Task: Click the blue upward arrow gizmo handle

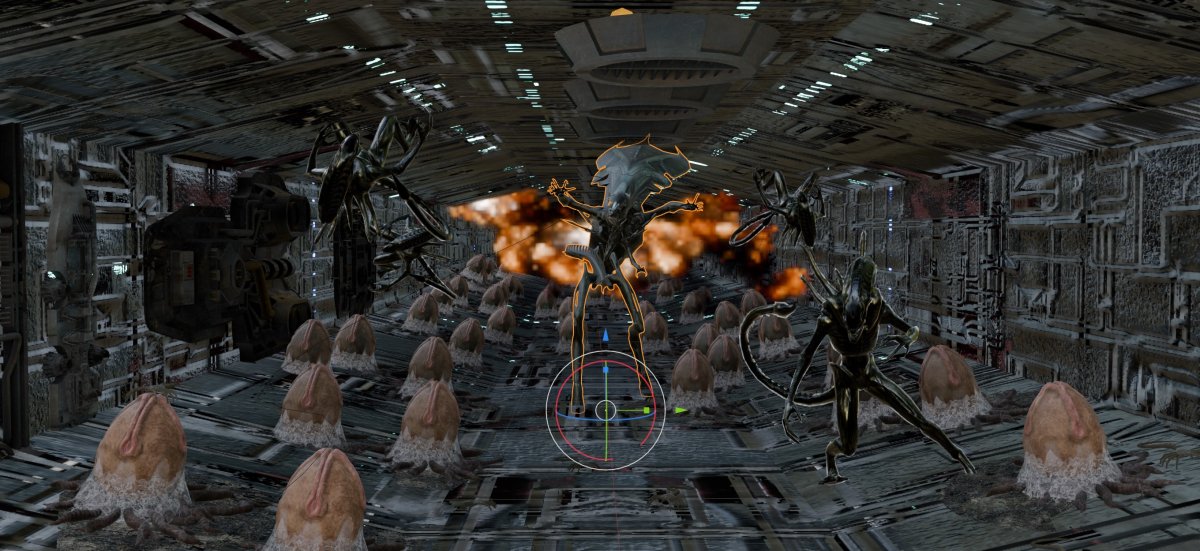Action: [x=605, y=338]
